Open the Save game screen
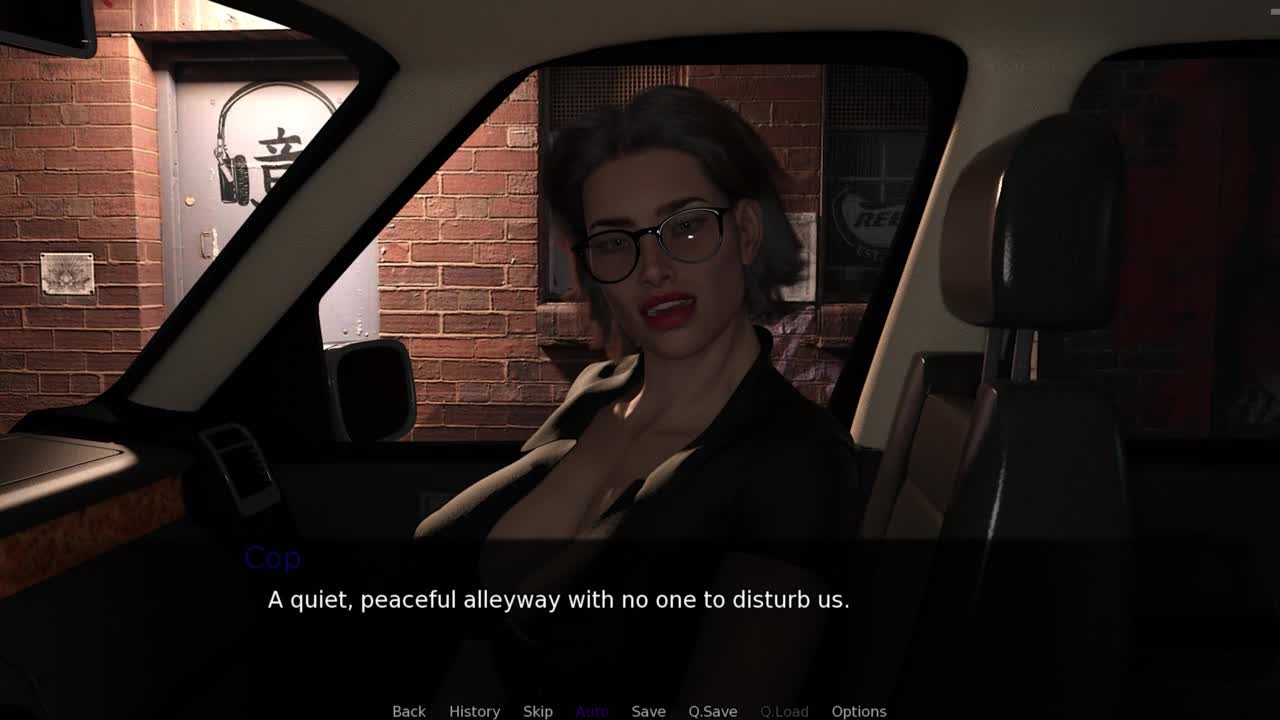Screen dimensions: 1280x720 tap(648, 711)
